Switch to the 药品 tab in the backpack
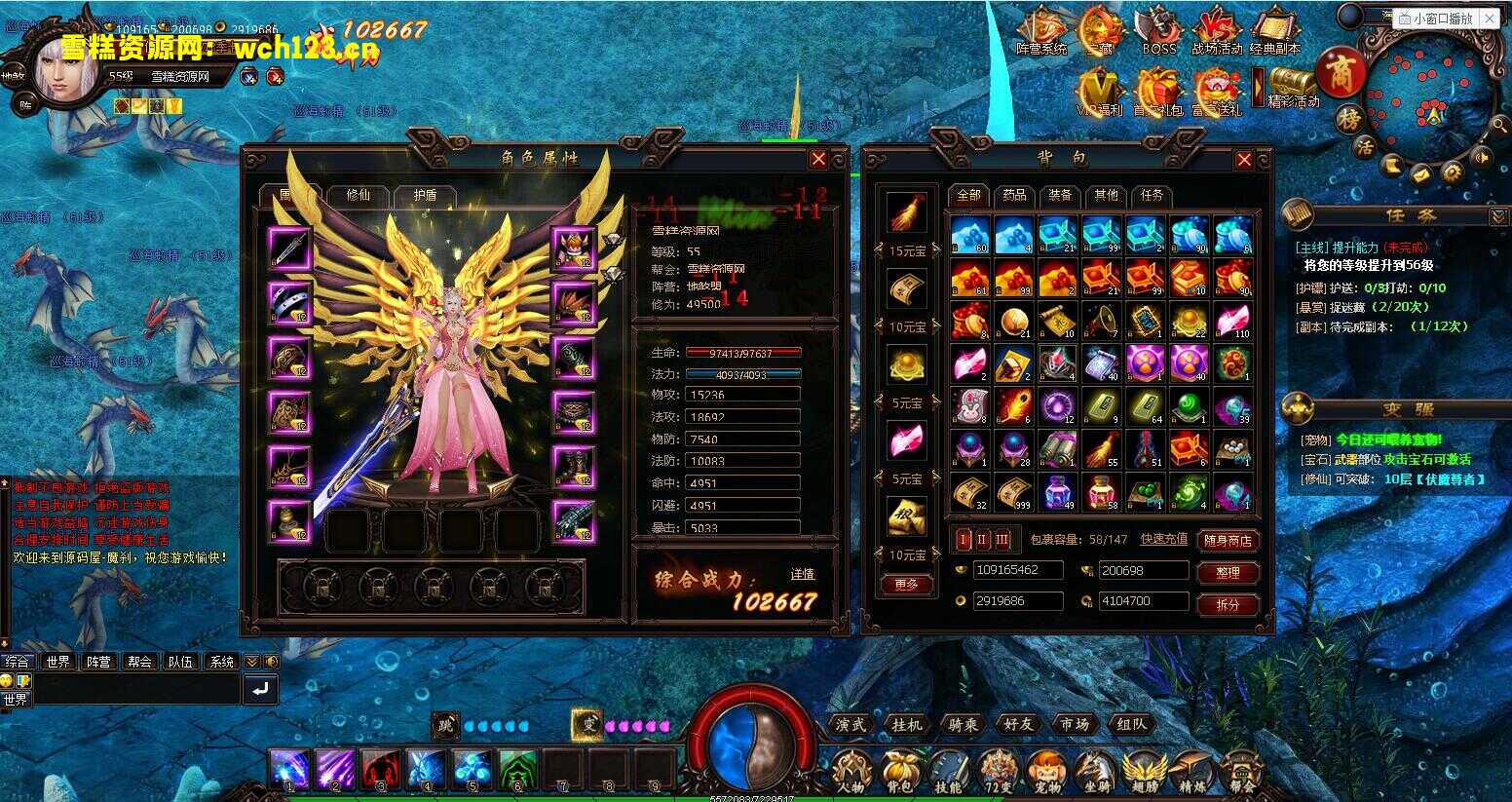 pos(1014,195)
